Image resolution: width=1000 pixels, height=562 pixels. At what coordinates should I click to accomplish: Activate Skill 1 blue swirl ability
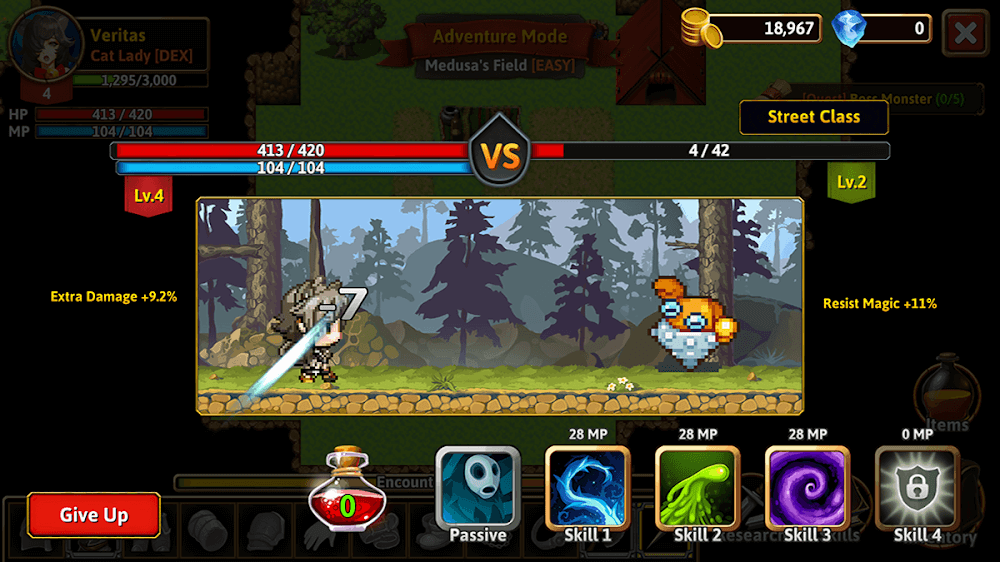pyautogui.click(x=587, y=488)
